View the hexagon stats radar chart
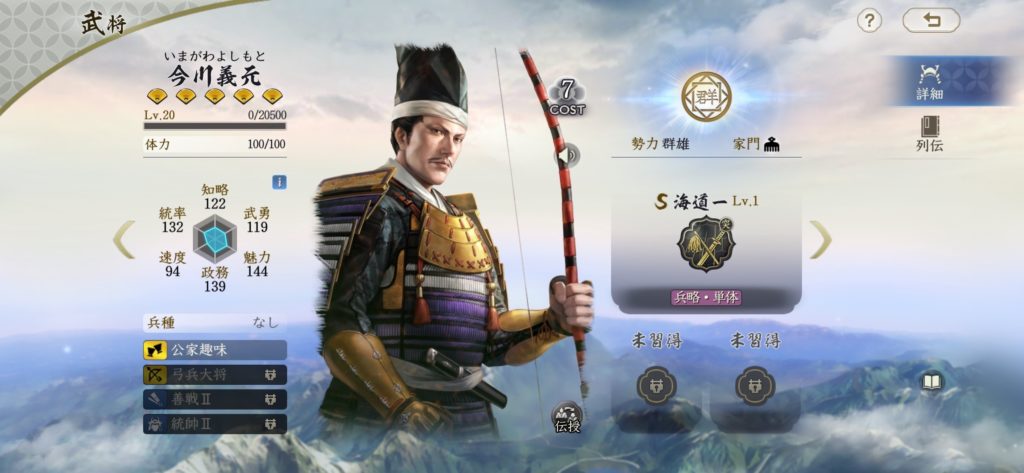Viewport: 1024px width, 473px height. (214, 239)
